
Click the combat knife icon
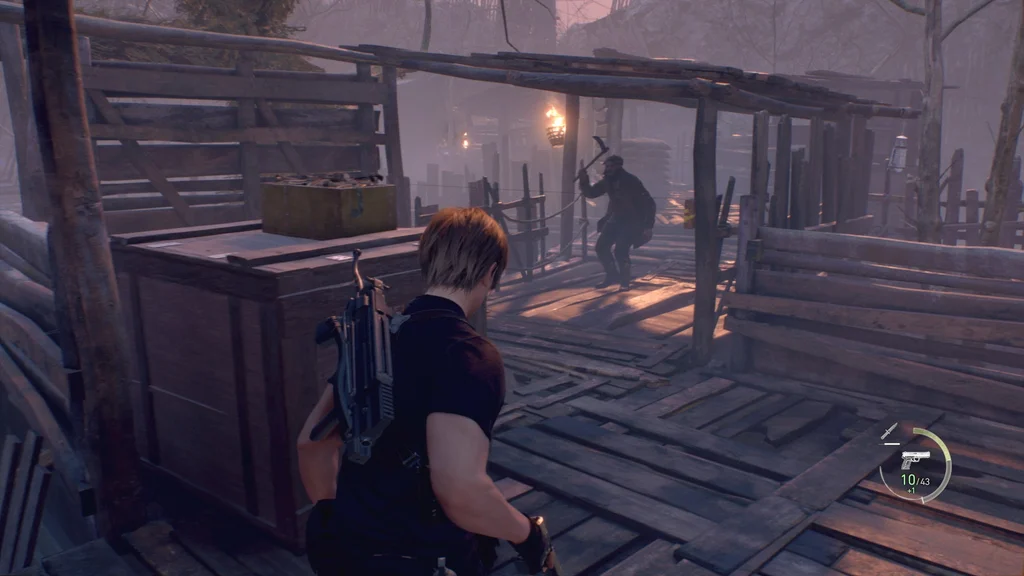tap(889, 432)
